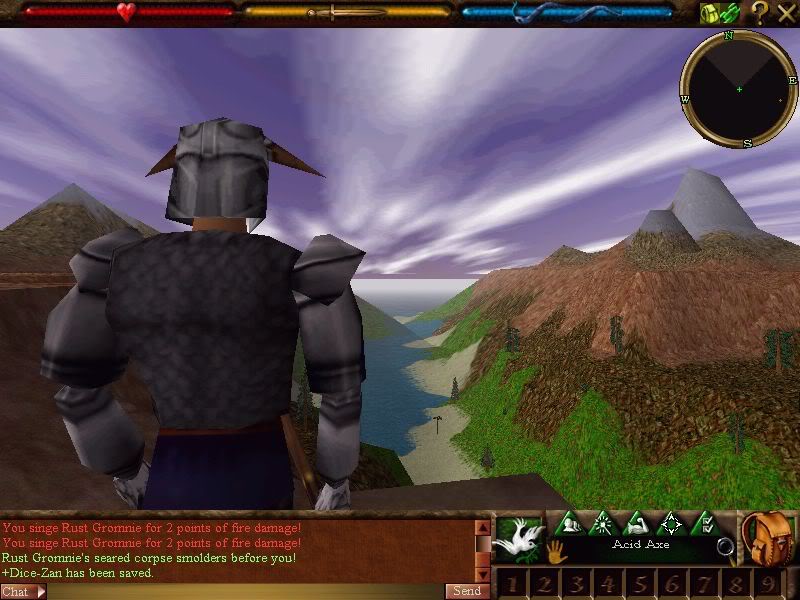800x600 pixels.
Task: Click the Send chat button
Action: click(468, 591)
